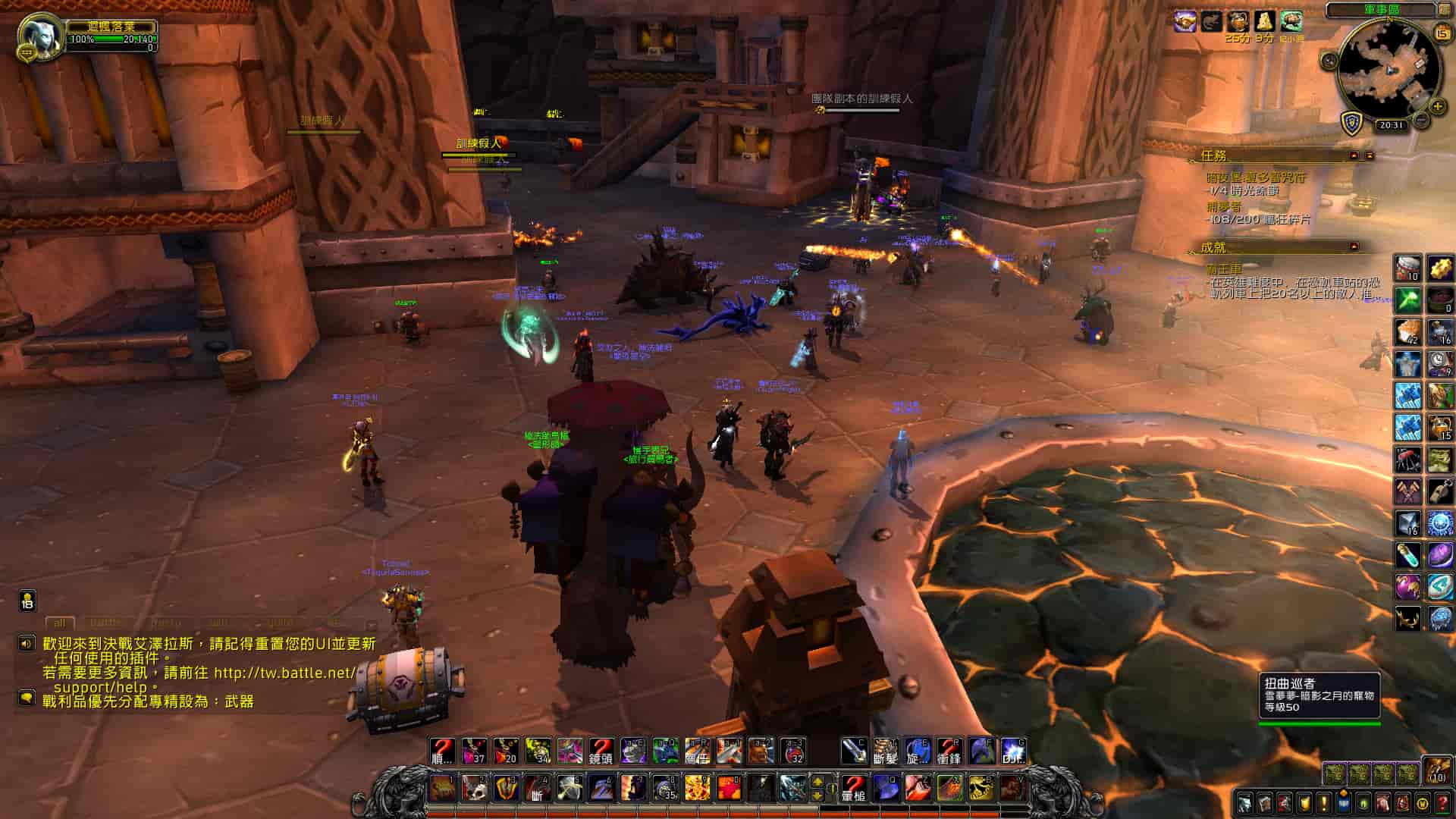
Task: Open the achievements gold shield micro button
Action: (1304, 802)
